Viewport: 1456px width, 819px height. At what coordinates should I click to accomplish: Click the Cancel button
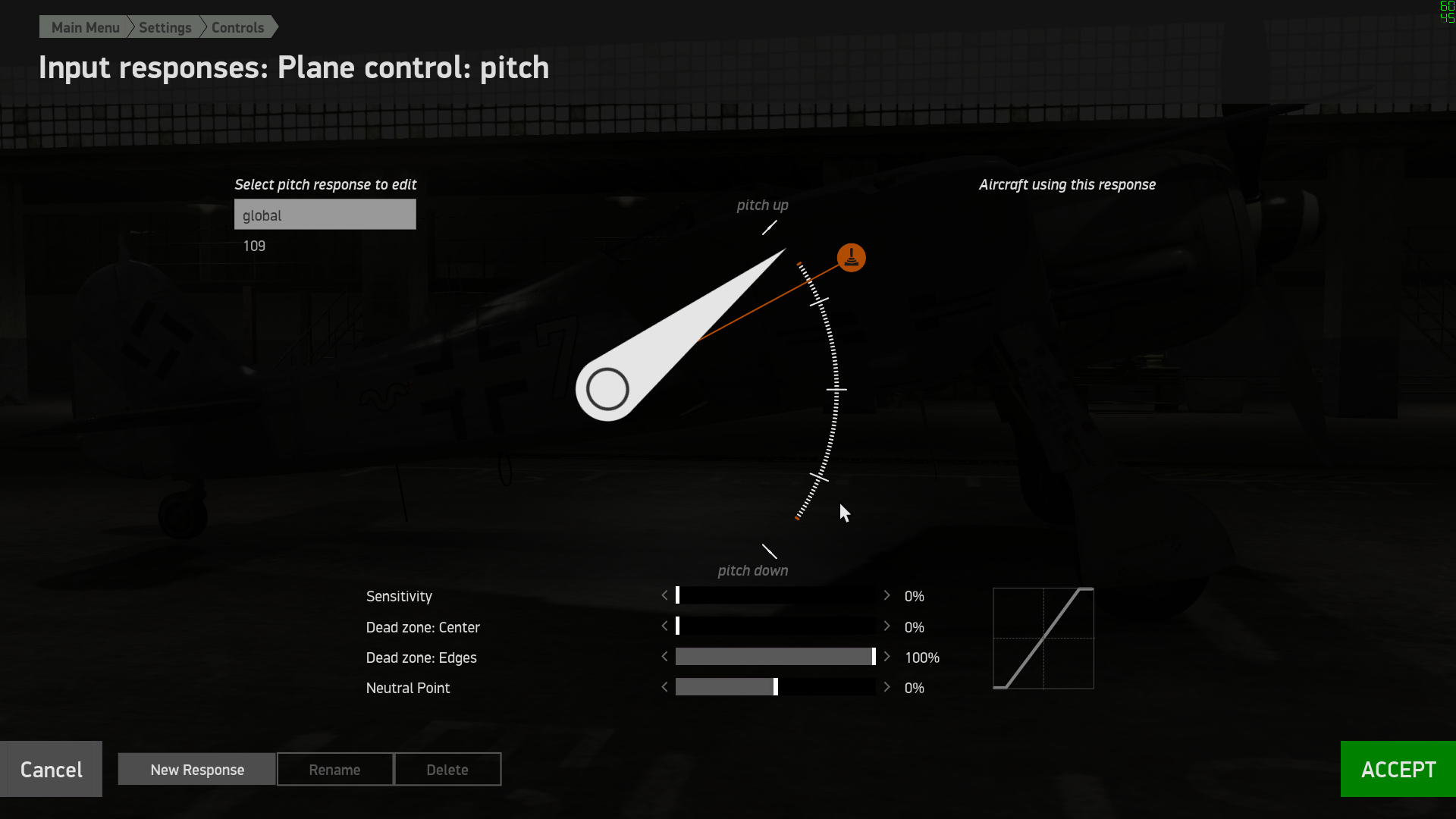(51, 769)
